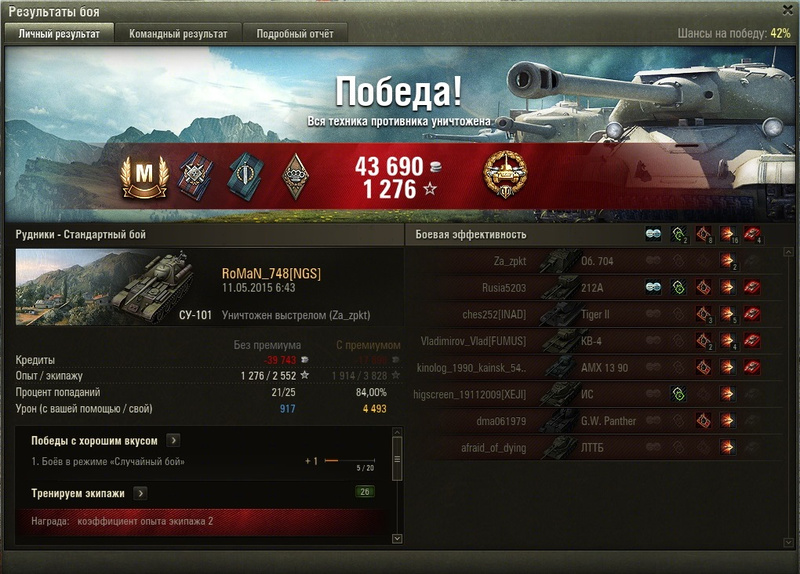Switch to the Командный результат tab
This screenshot has width=800, height=574.
click(178, 34)
